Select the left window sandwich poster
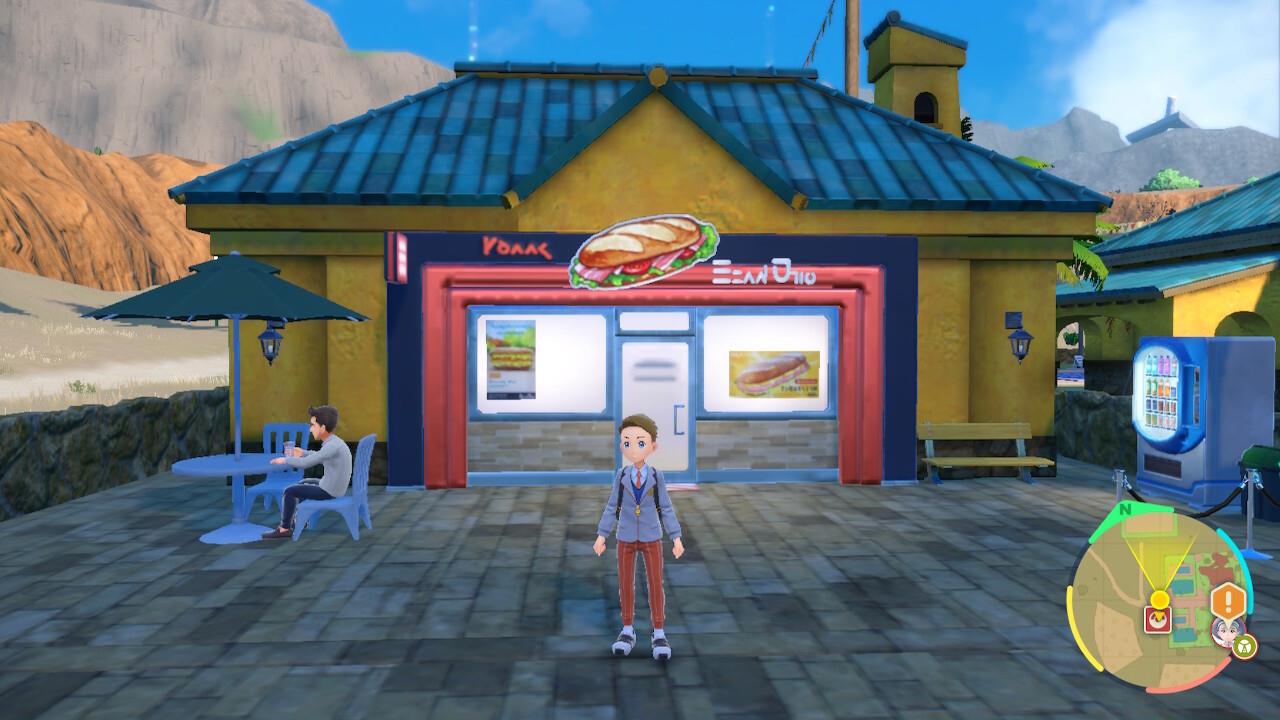The height and width of the screenshot is (720, 1280). pyautogui.click(x=512, y=362)
